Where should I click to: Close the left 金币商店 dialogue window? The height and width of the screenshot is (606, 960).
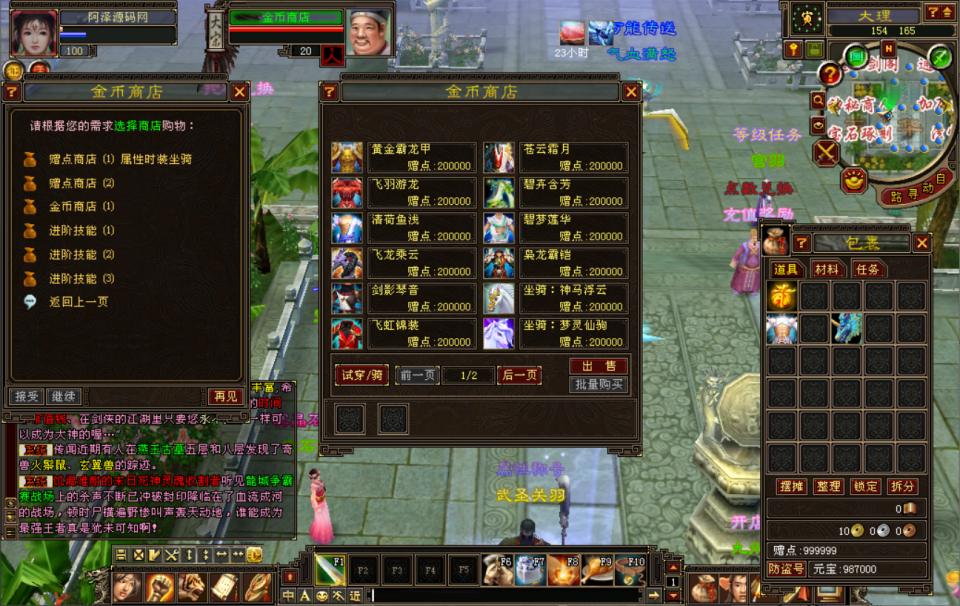coord(239,92)
